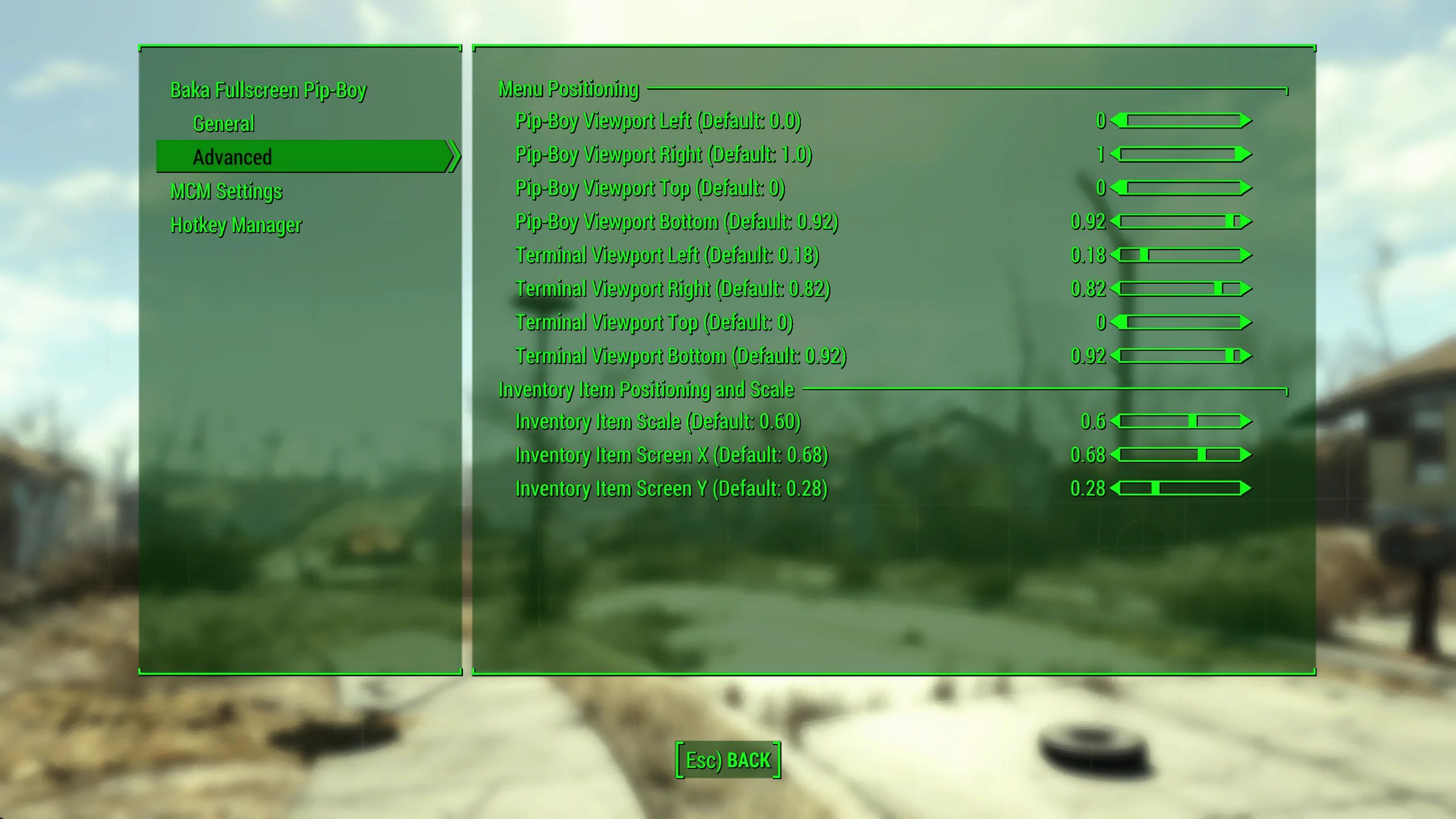This screenshot has width=1456, height=819.
Task: Select the Advanced settings page
Action: [233, 156]
